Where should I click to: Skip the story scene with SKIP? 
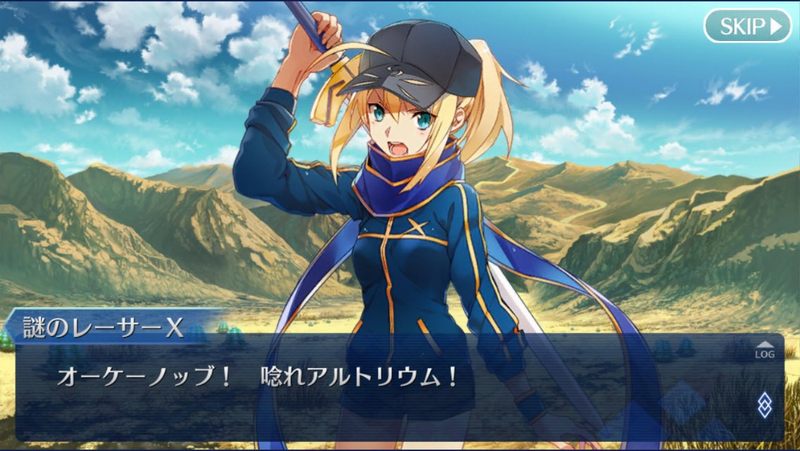746,25
